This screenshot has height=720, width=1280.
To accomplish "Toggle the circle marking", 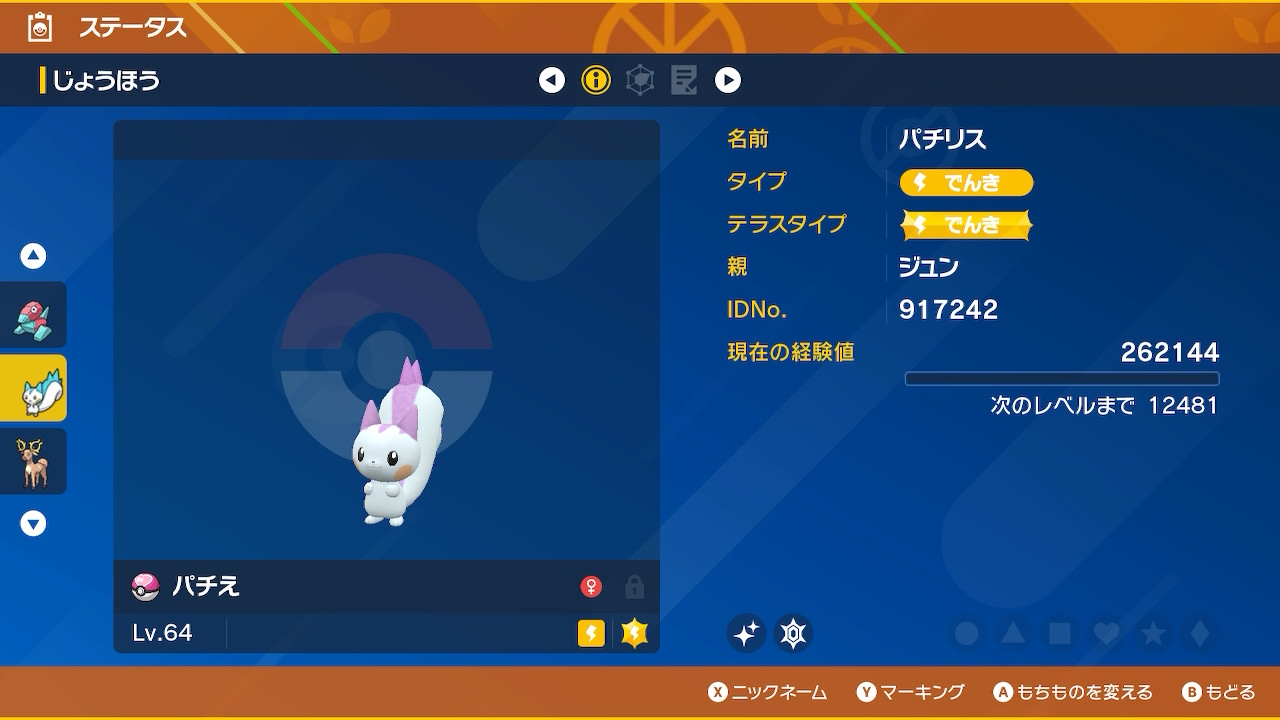I will coord(966,633).
